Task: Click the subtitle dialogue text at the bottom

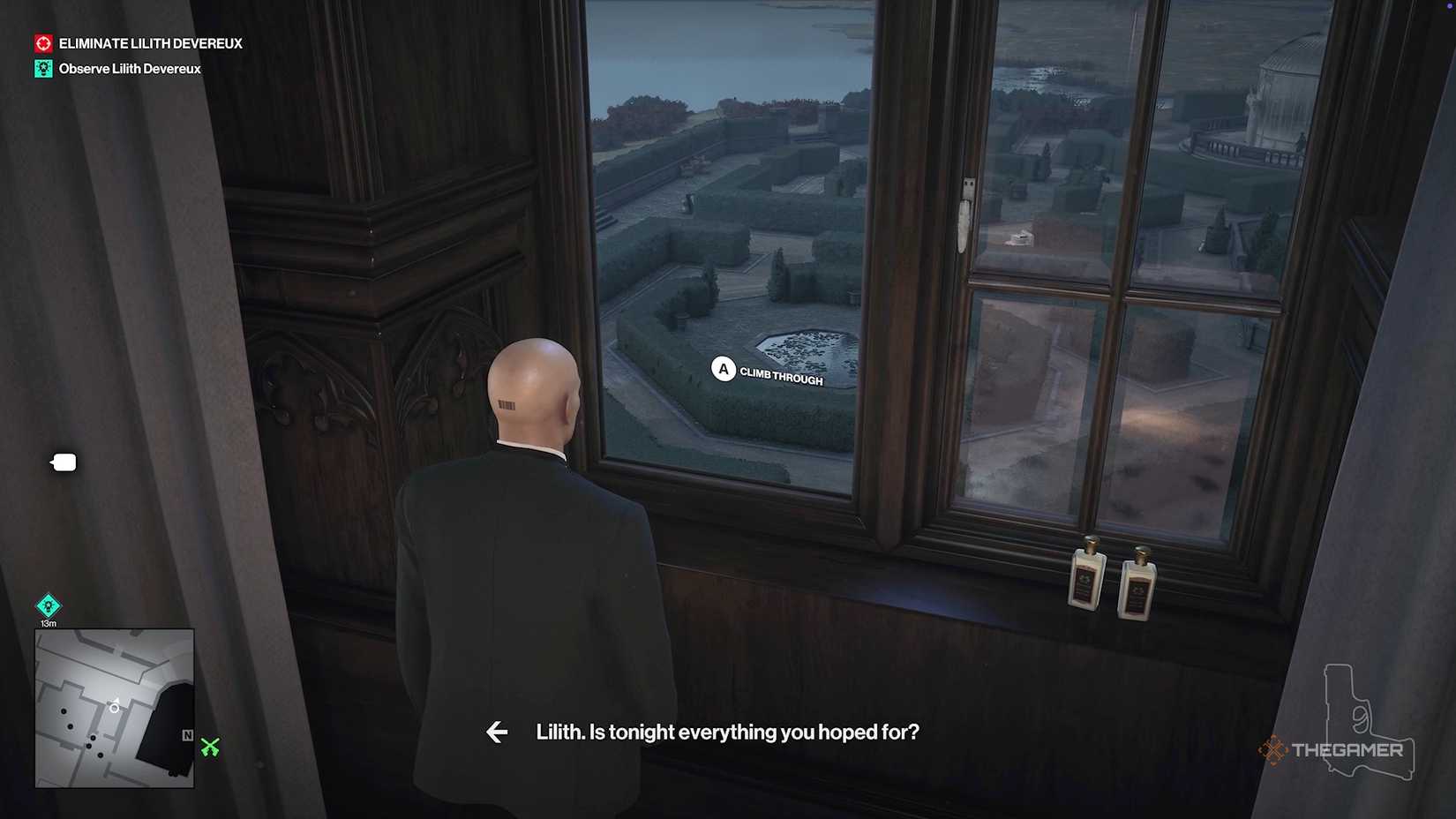Action: coord(727,732)
